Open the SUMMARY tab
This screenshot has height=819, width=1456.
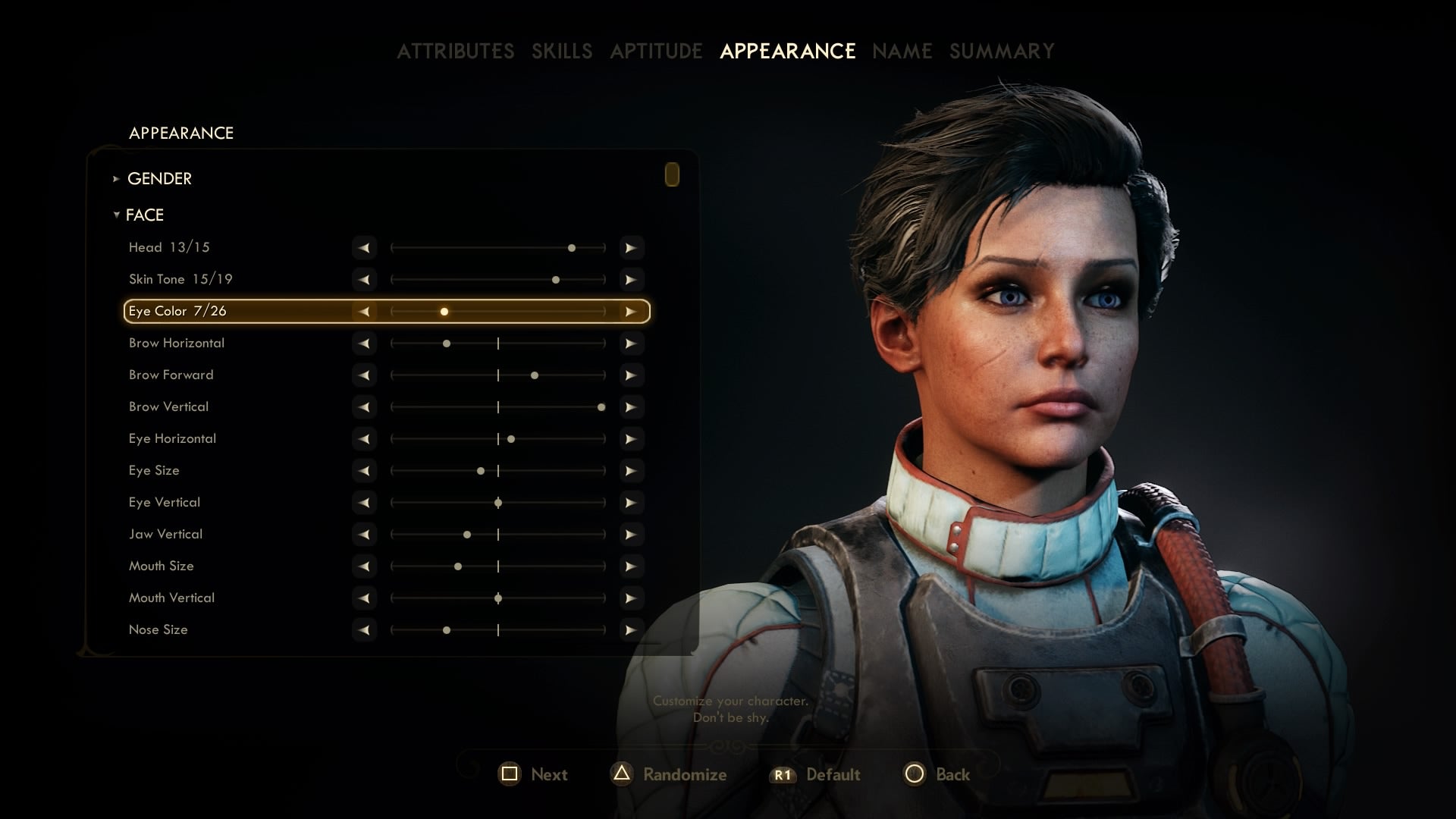tap(1000, 51)
